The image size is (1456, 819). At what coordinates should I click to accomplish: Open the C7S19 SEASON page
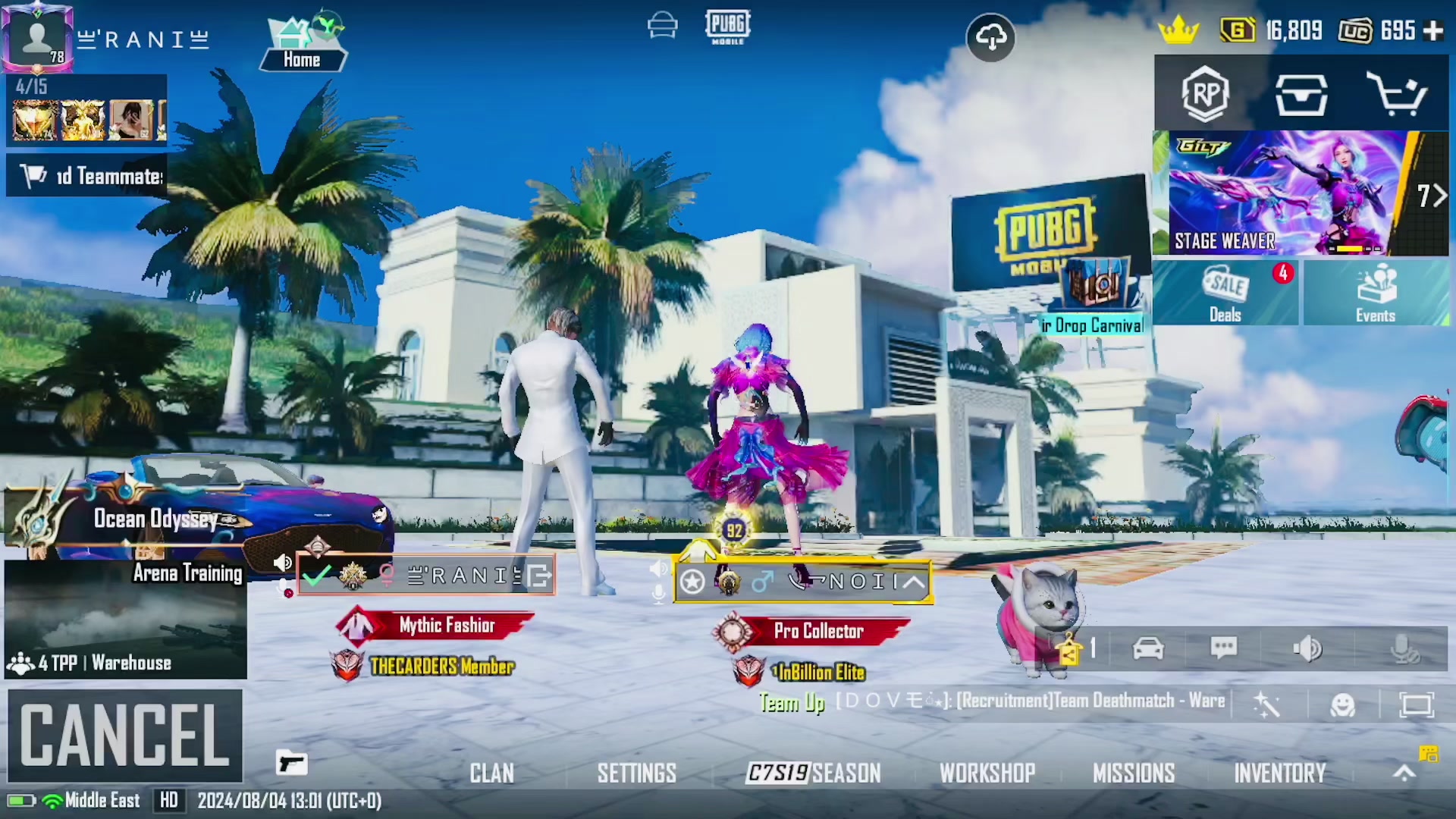(x=814, y=773)
